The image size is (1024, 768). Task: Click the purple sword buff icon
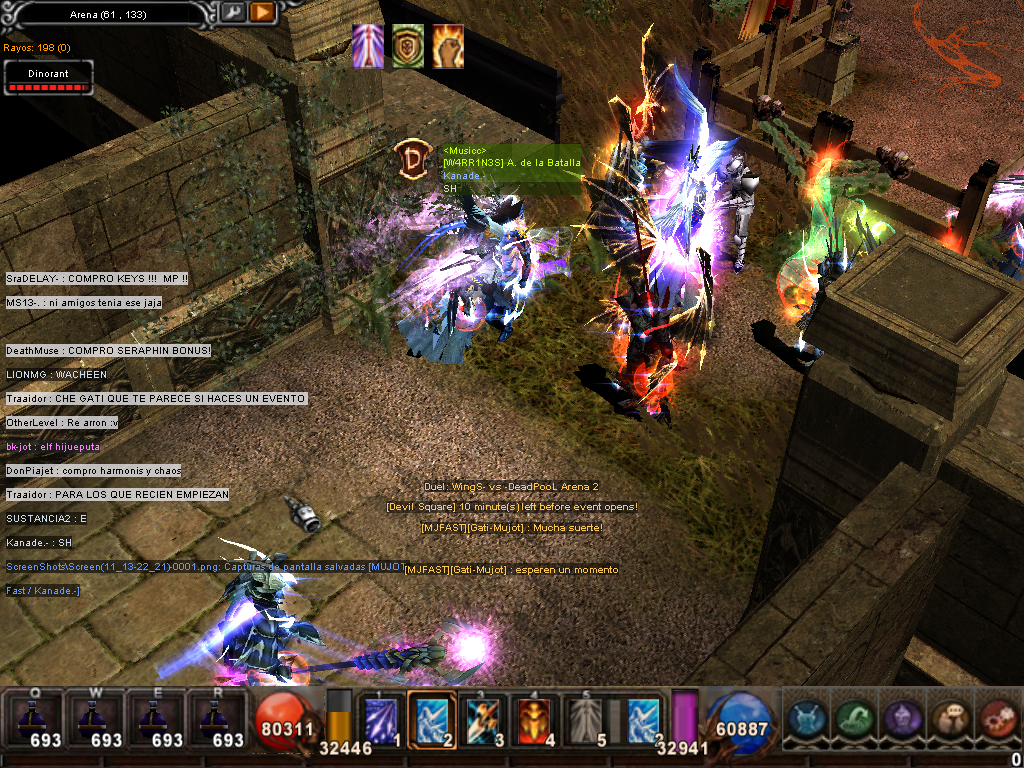tap(368, 47)
